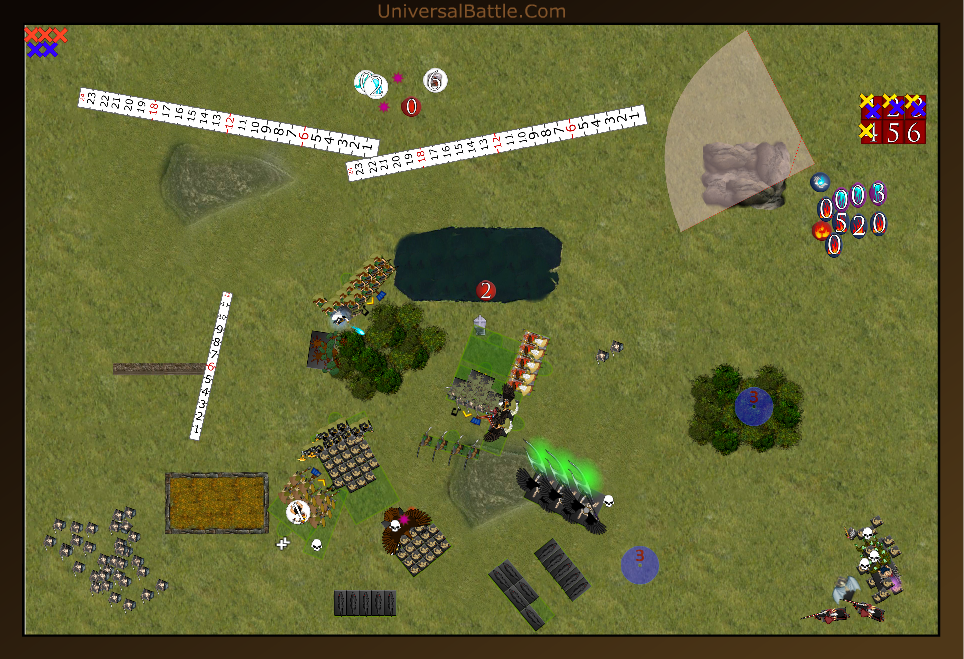Select the short upright measuring ruler
The height and width of the screenshot is (659, 964).
(212, 366)
